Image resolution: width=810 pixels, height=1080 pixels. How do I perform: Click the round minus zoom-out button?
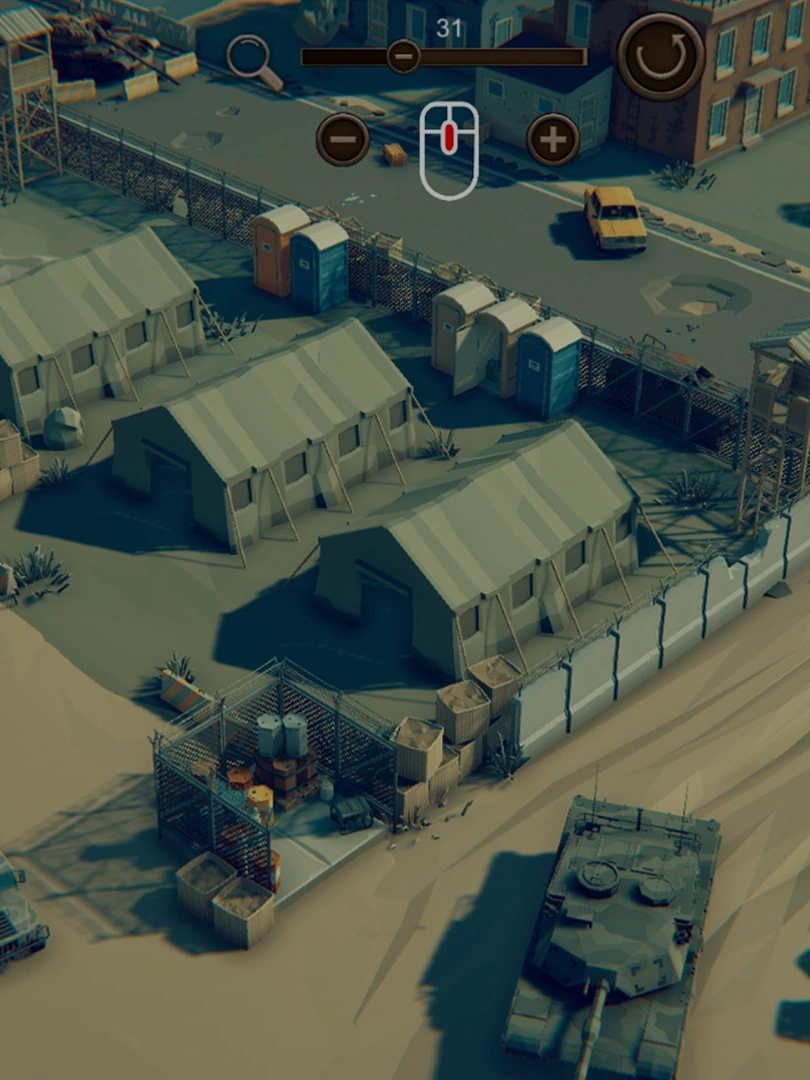[343, 139]
